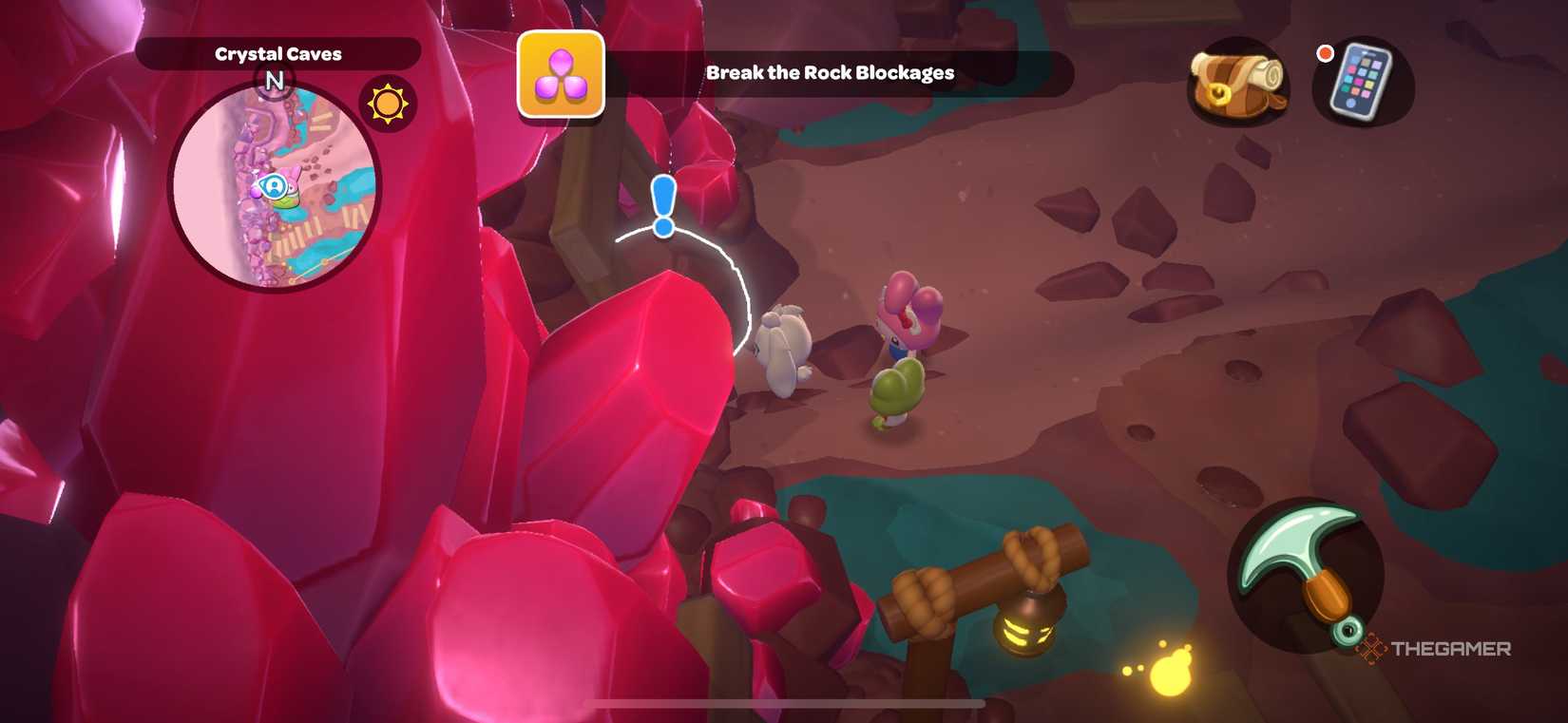1568x723 pixels.
Task: Tap the pink gems quest icon
Action: point(561,74)
